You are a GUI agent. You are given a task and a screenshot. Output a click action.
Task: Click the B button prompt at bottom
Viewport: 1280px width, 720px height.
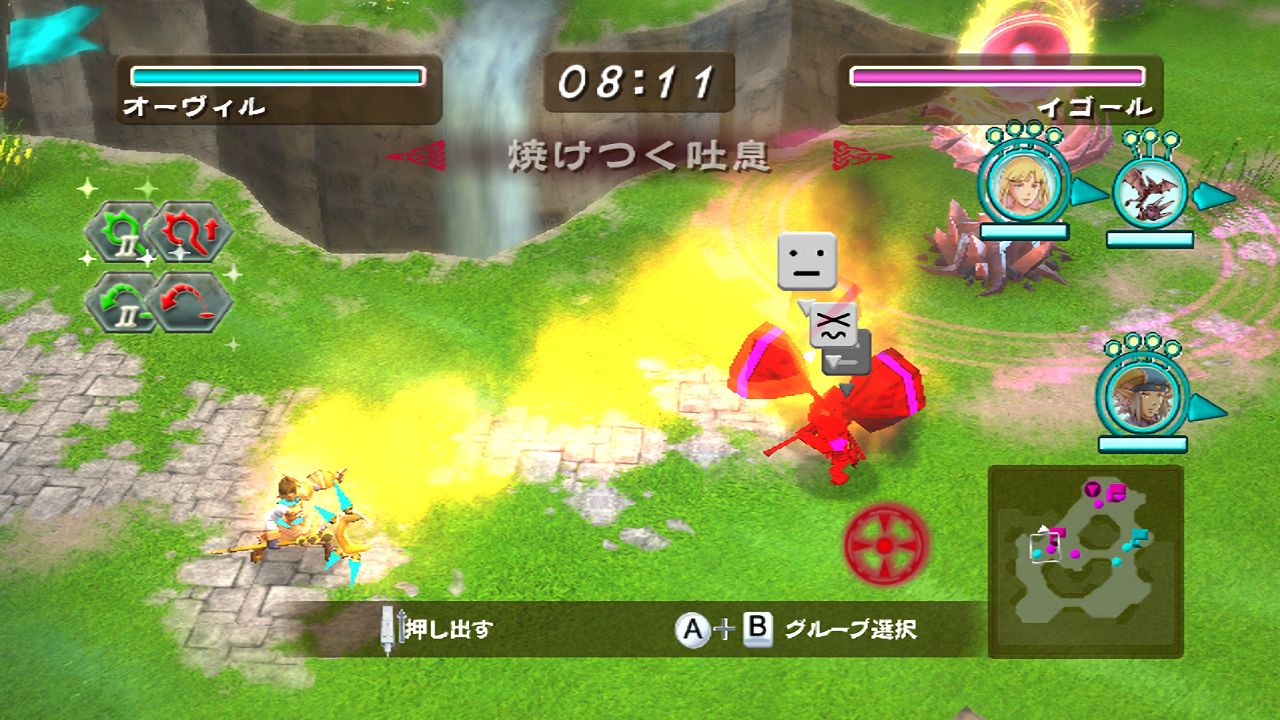click(760, 629)
